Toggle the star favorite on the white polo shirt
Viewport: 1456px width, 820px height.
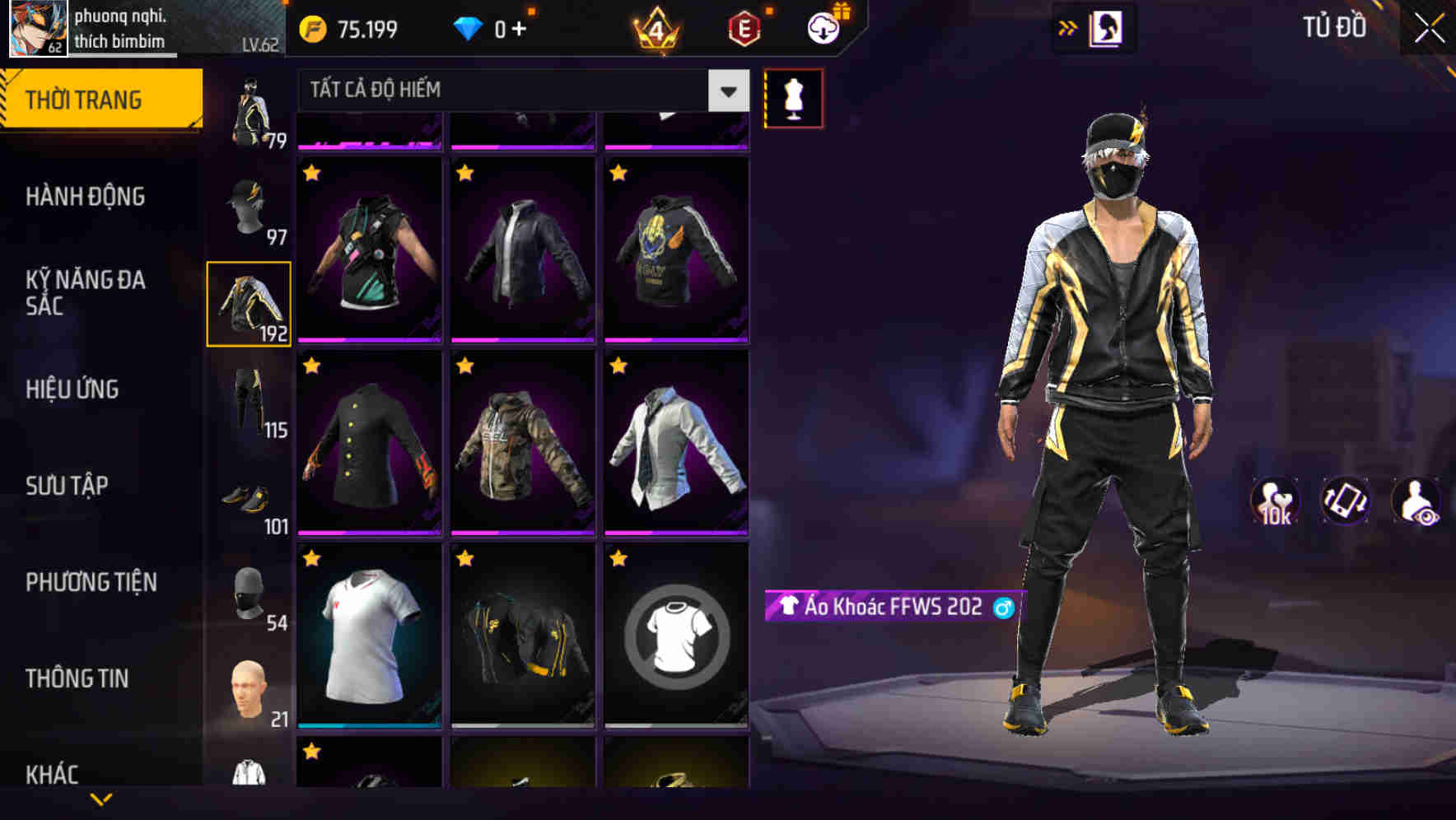(312, 558)
